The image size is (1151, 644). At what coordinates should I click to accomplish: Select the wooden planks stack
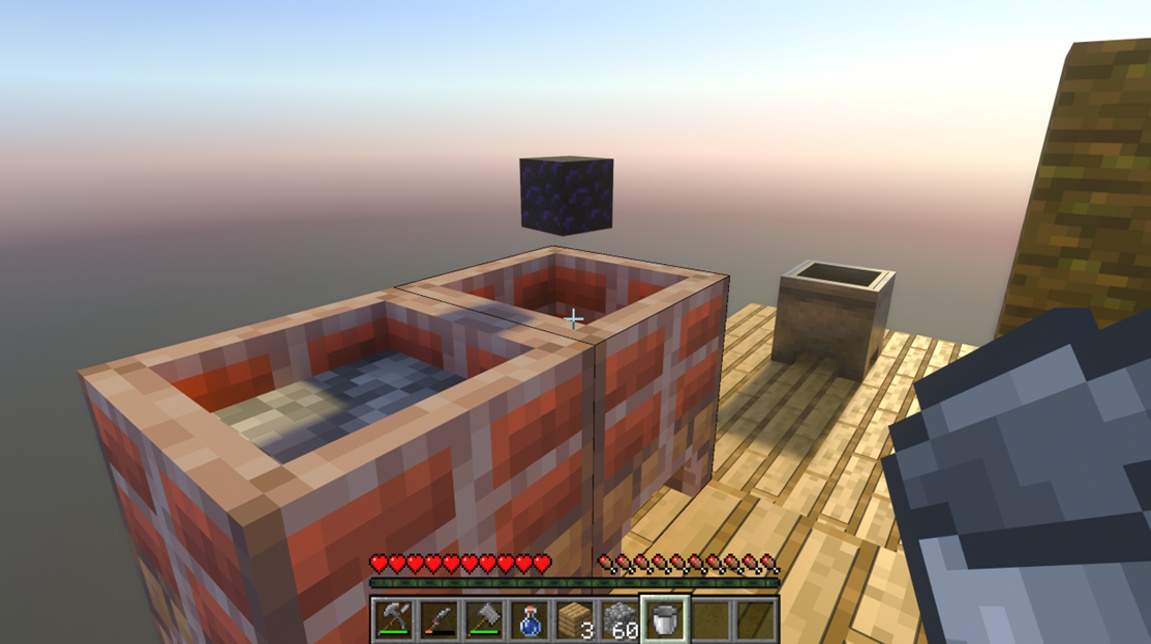(575, 619)
